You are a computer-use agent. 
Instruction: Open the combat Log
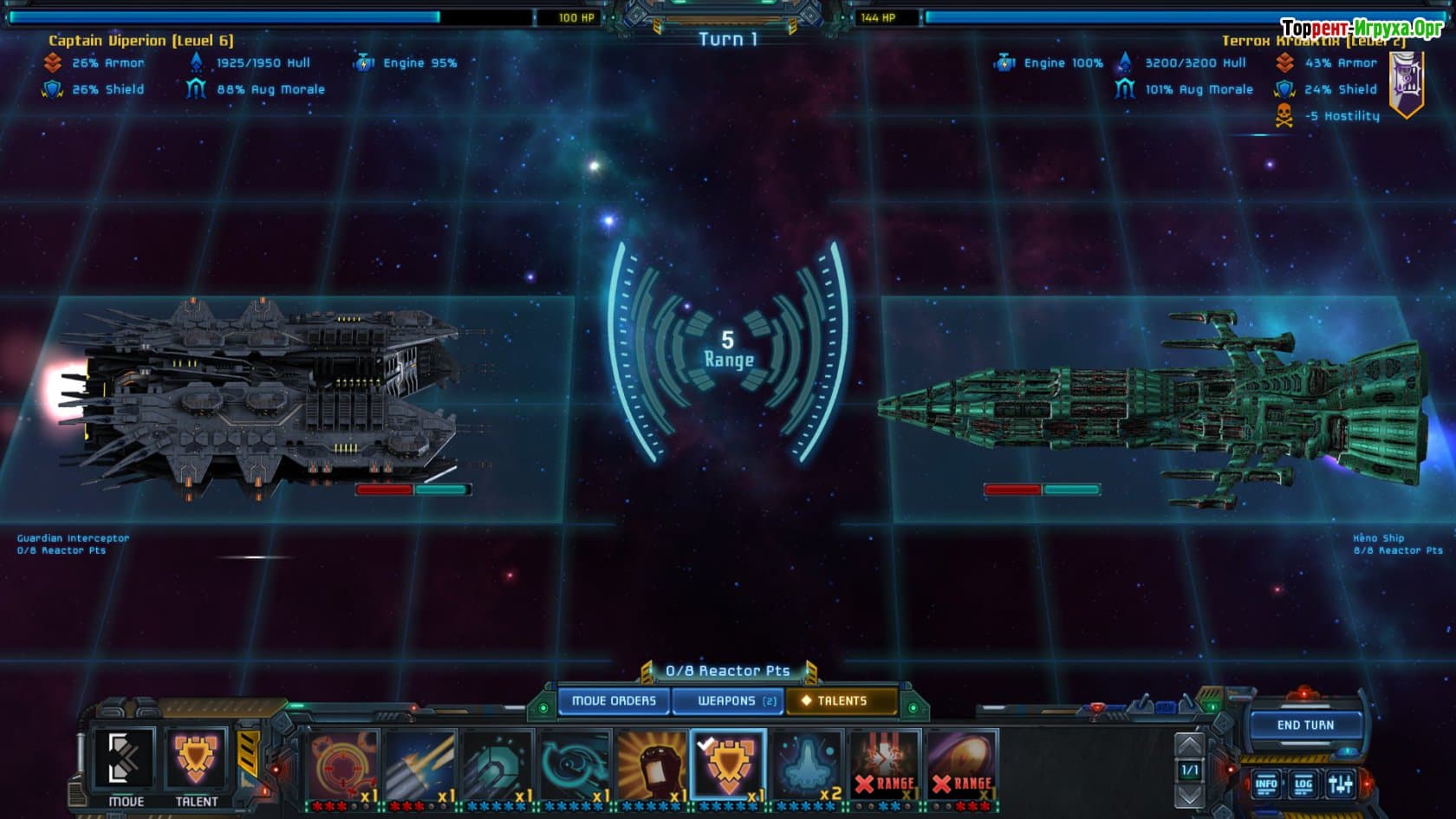coord(1303,784)
